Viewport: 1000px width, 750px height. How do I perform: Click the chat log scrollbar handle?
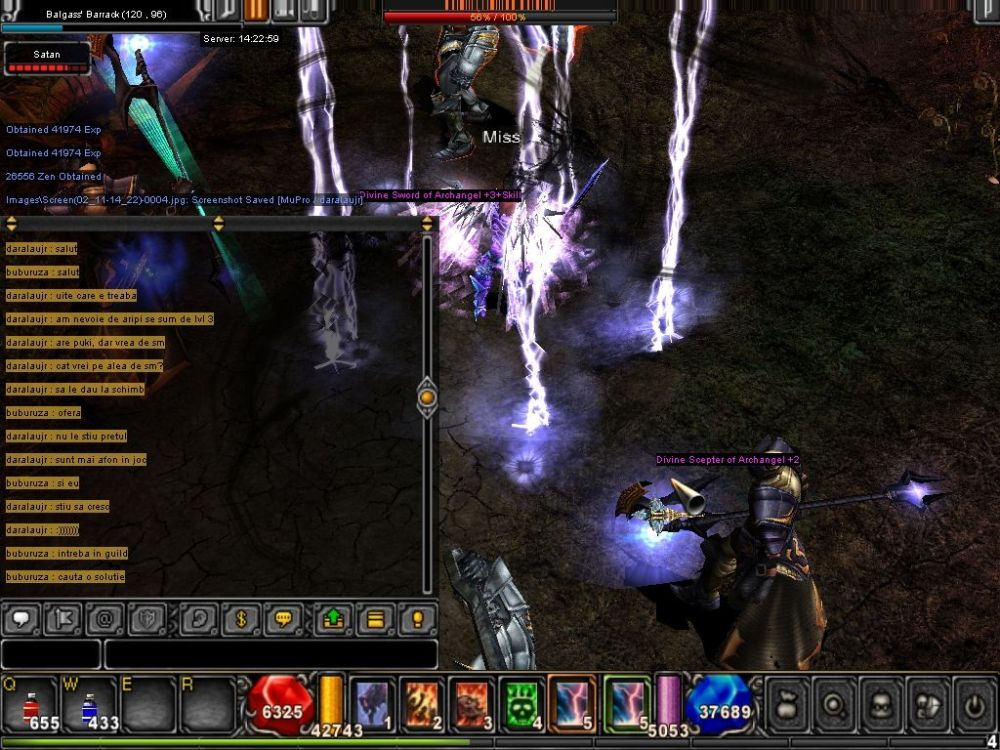tap(427, 398)
